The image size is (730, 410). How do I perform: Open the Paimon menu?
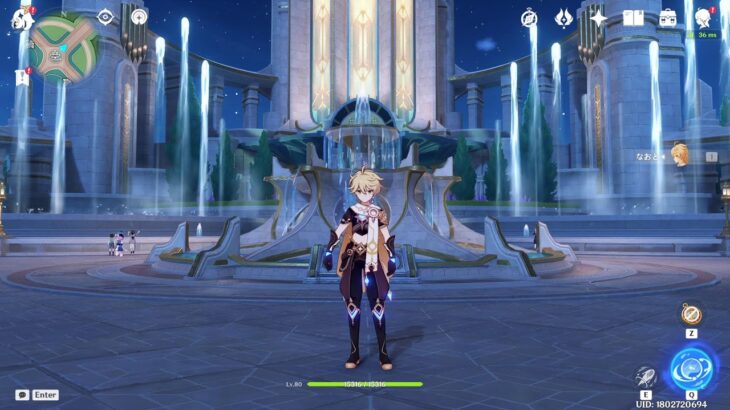tap(20, 17)
